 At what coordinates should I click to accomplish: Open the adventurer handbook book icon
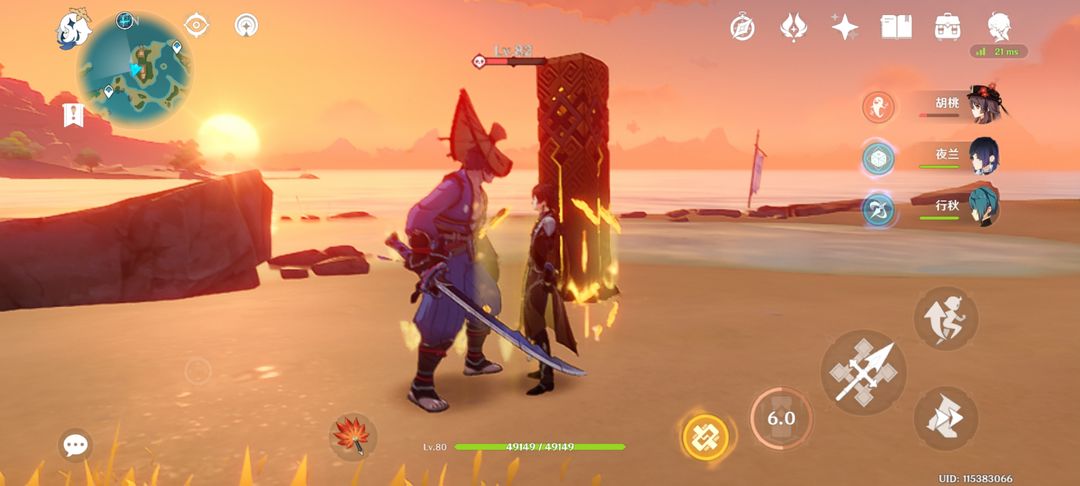coord(895,27)
